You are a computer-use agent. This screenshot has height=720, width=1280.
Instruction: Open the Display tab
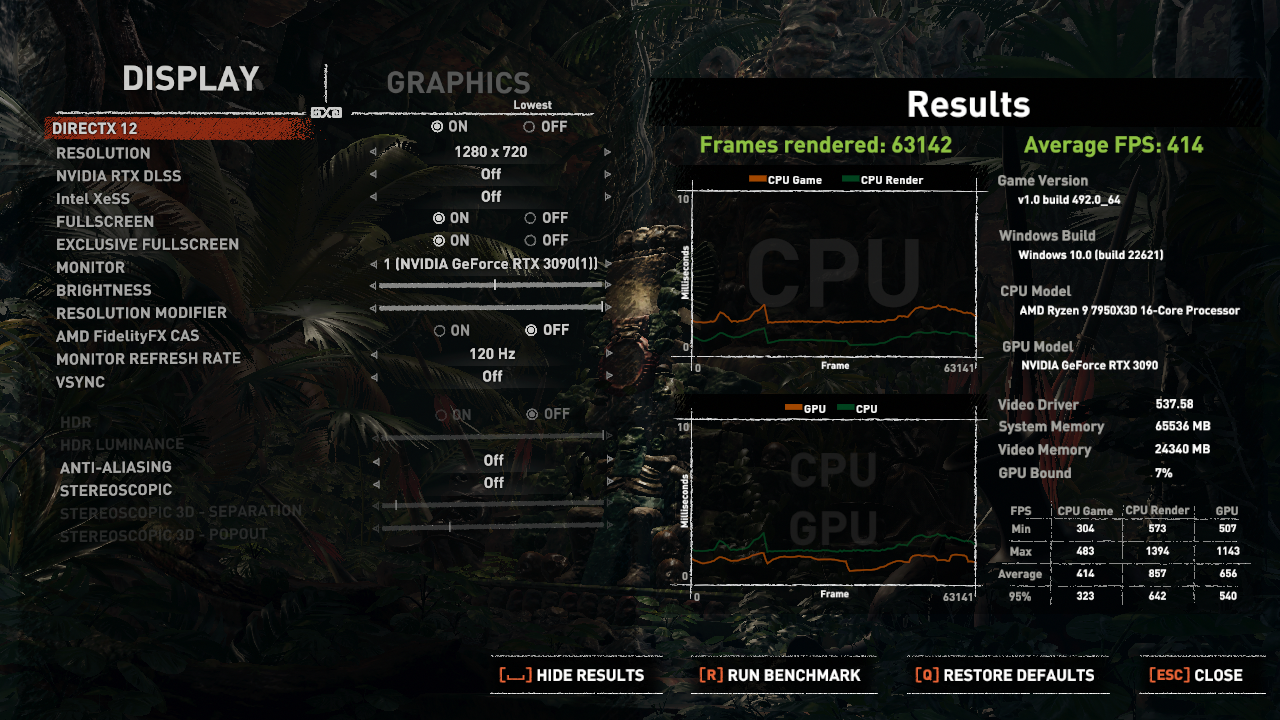pos(191,79)
